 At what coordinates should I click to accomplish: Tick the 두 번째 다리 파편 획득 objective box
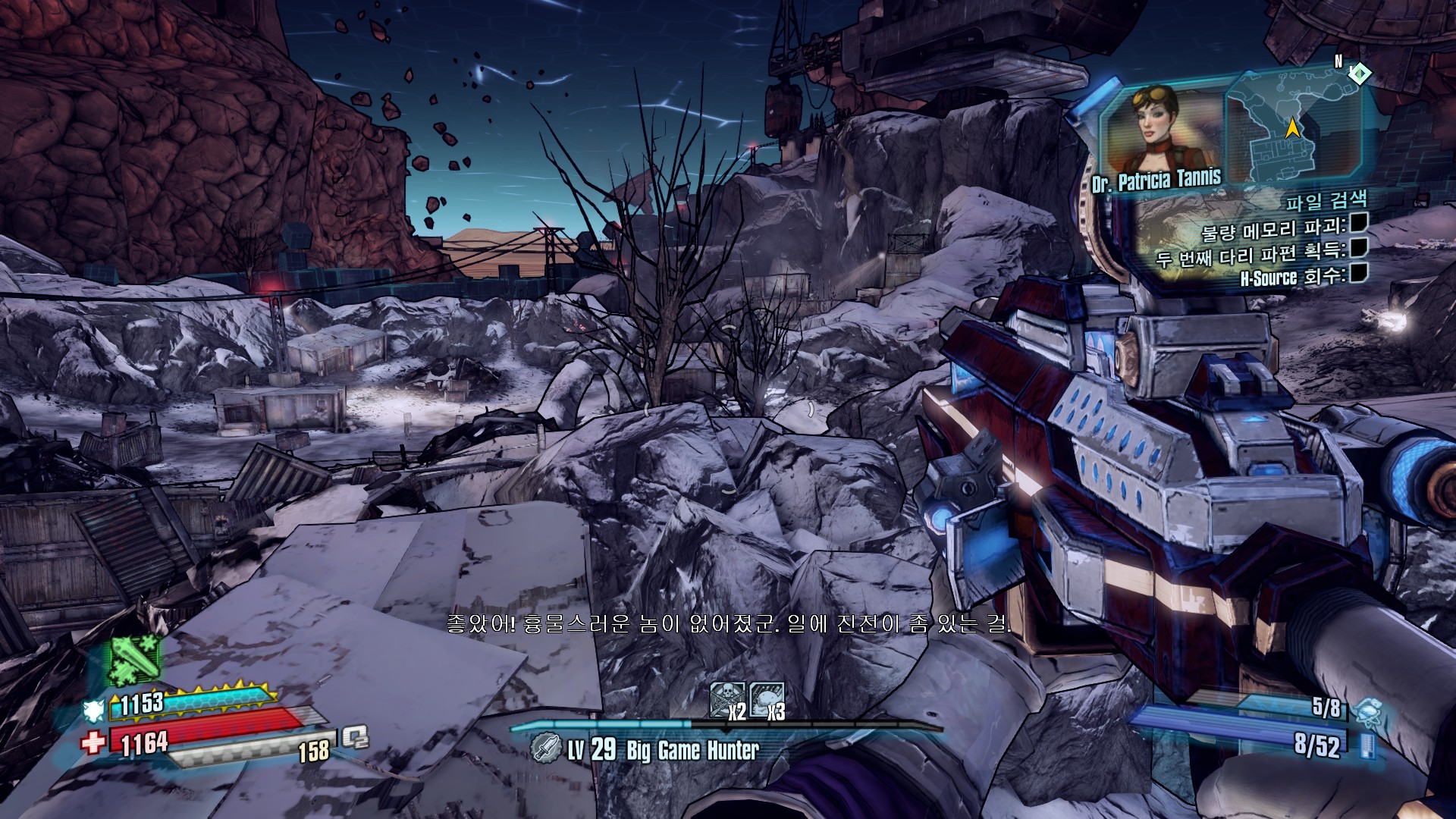(1359, 247)
